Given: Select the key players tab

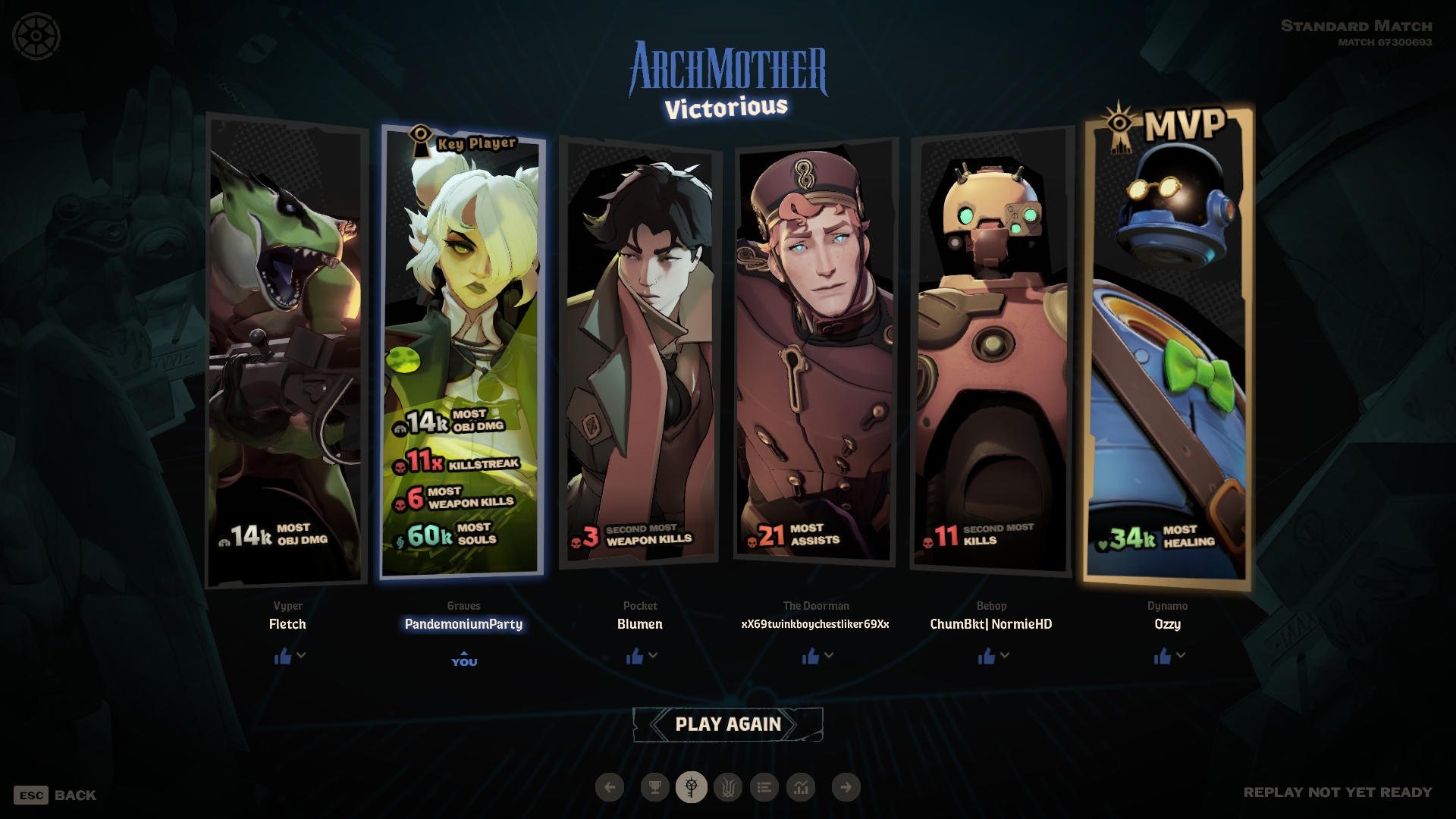Looking at the screenshot, I should (x=691, y=787).
